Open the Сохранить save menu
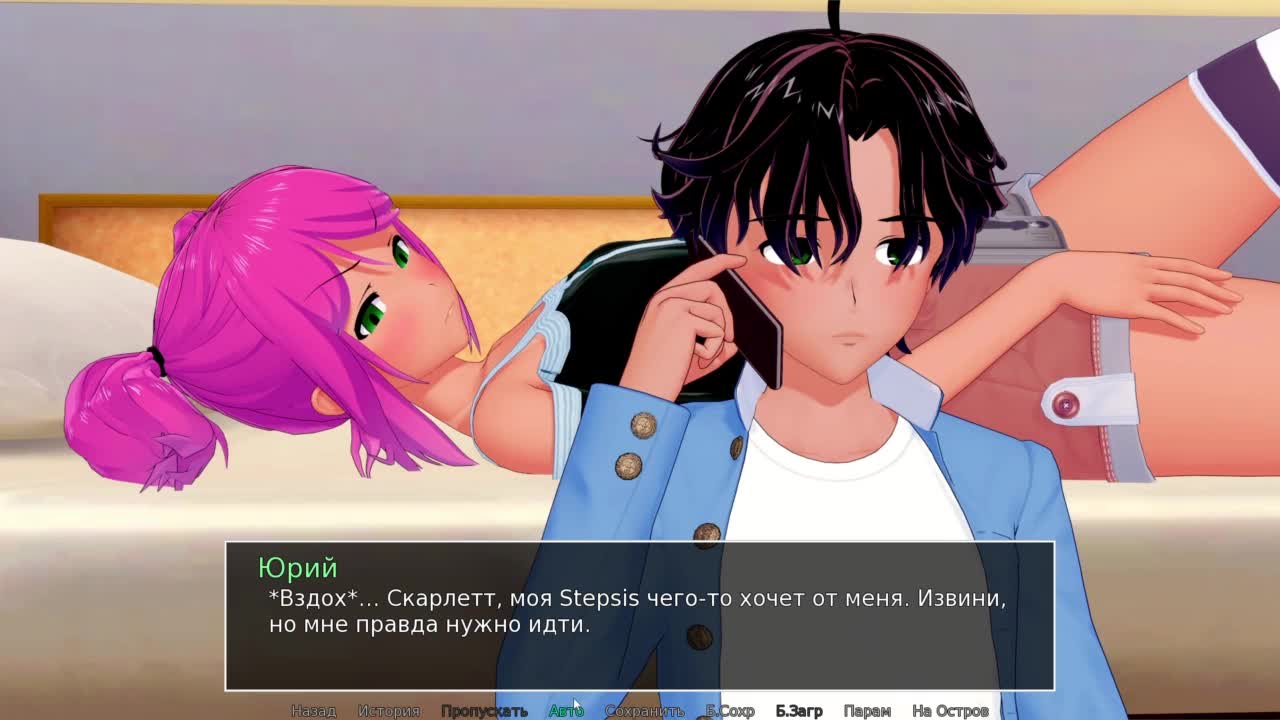This screenshot has height=720, width=1280. [x=644, y=711]
